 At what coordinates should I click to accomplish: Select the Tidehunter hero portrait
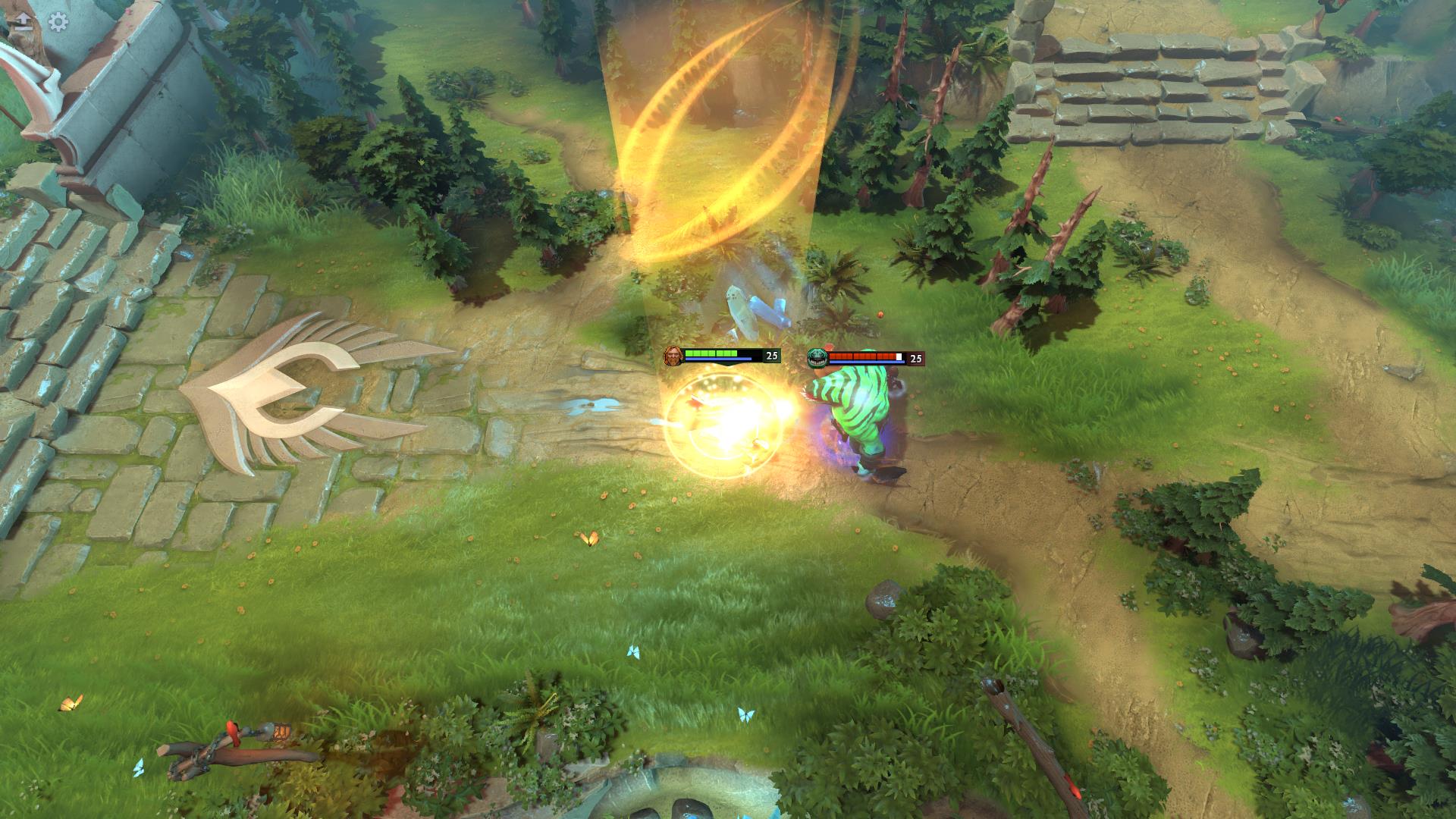817,358
